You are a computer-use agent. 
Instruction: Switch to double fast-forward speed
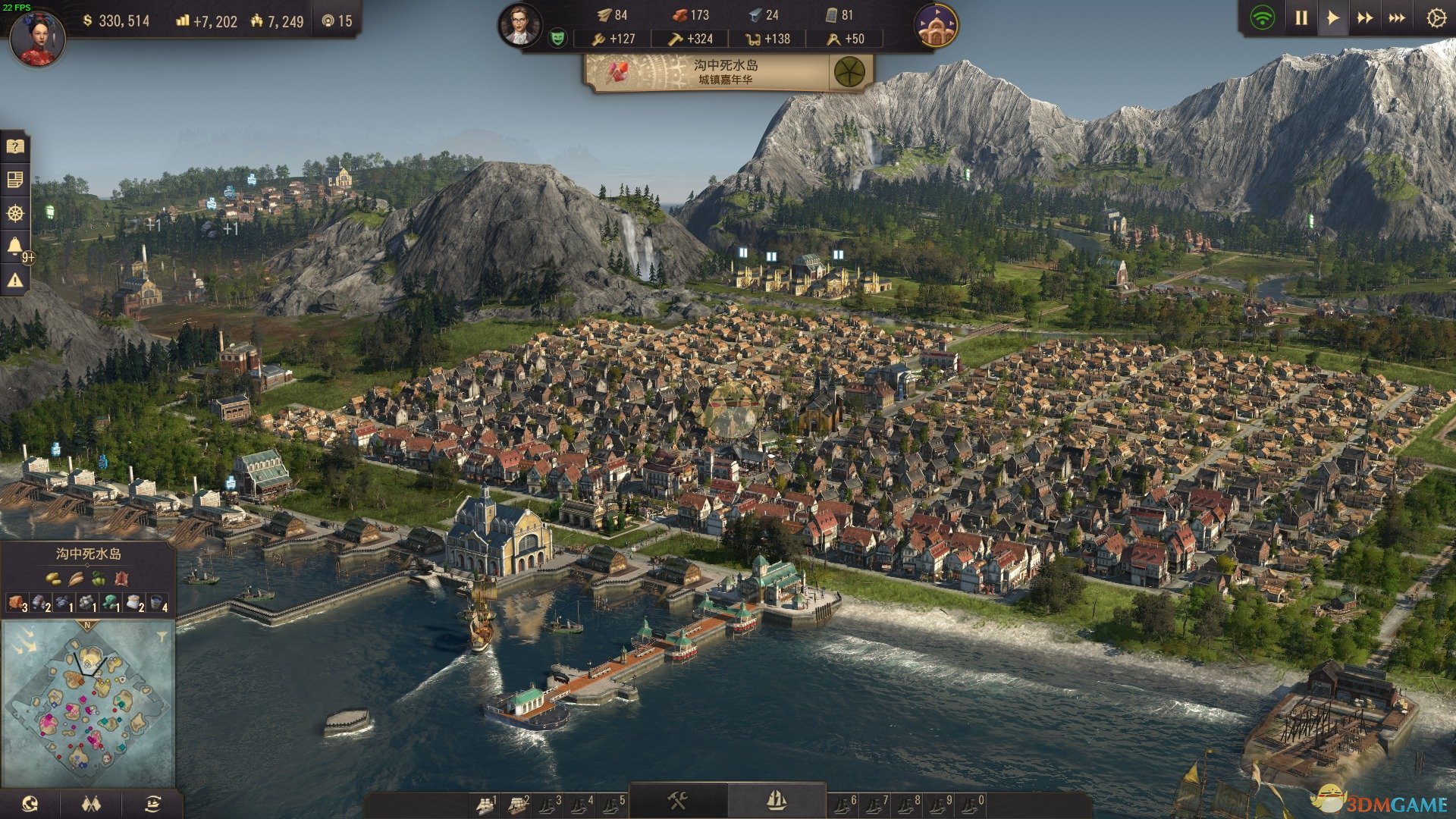[x=1364, y=18]
